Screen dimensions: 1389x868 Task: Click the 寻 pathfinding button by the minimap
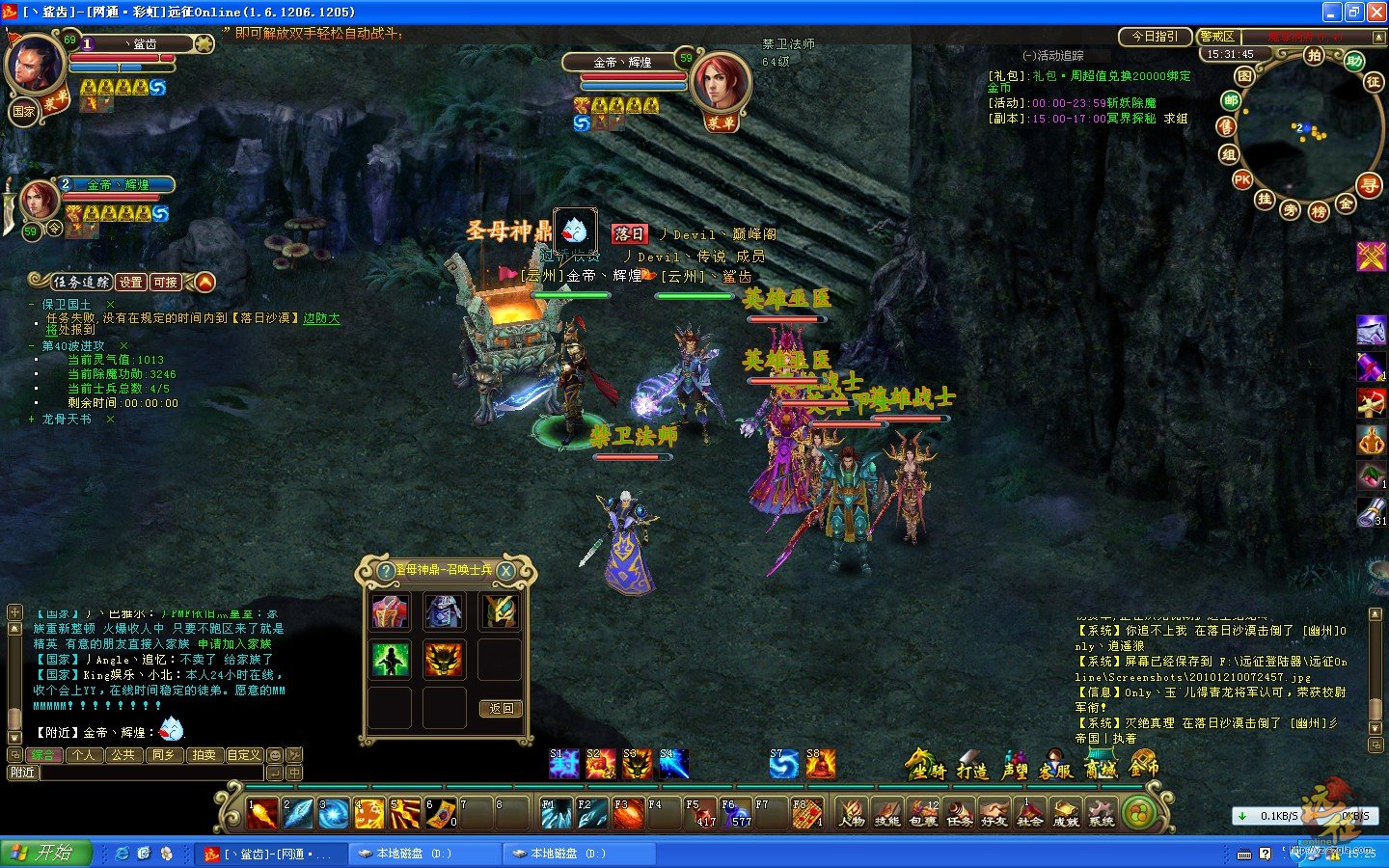[x=1369, y=185]
